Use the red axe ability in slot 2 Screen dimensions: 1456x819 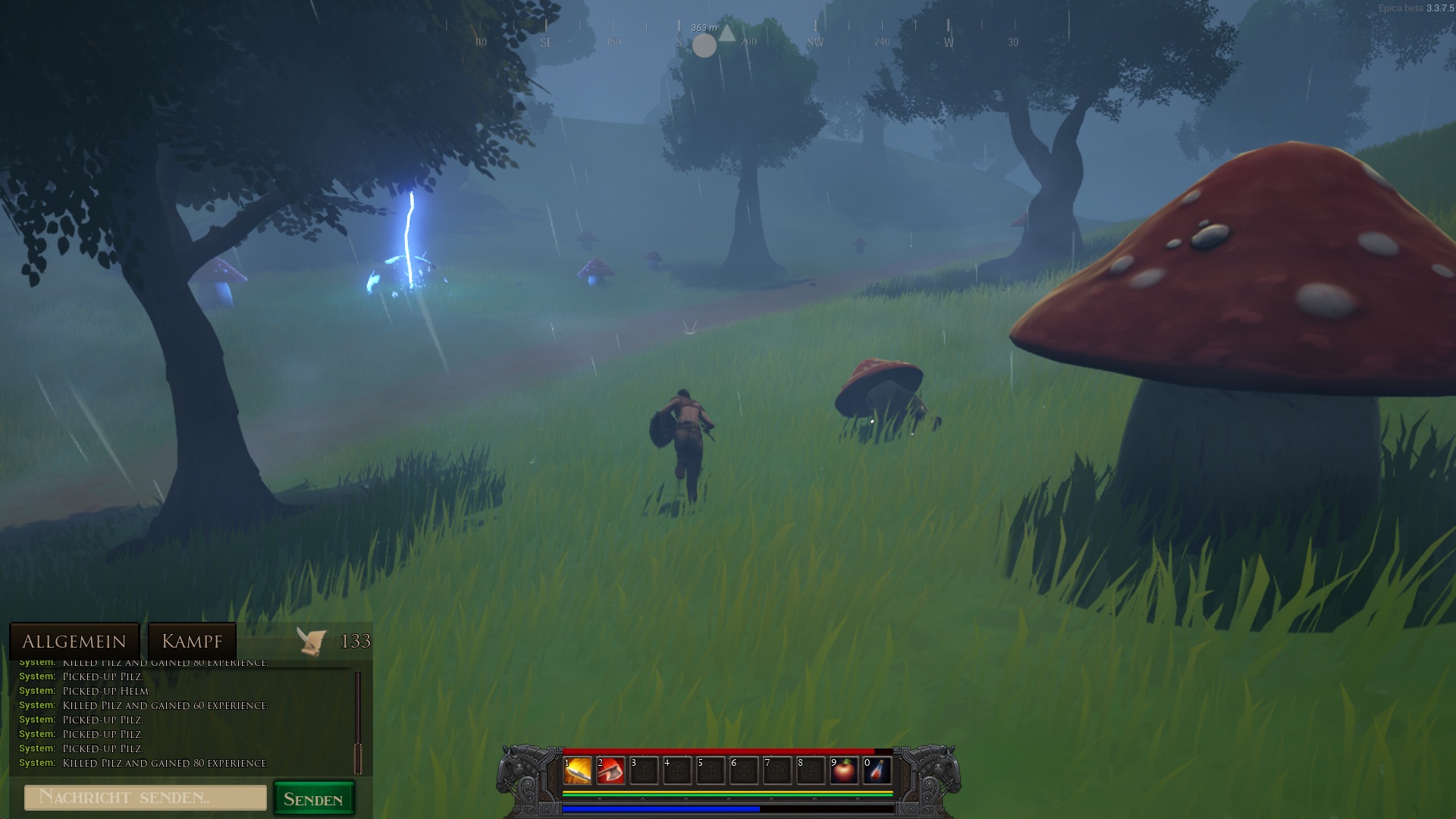(610, 770)
